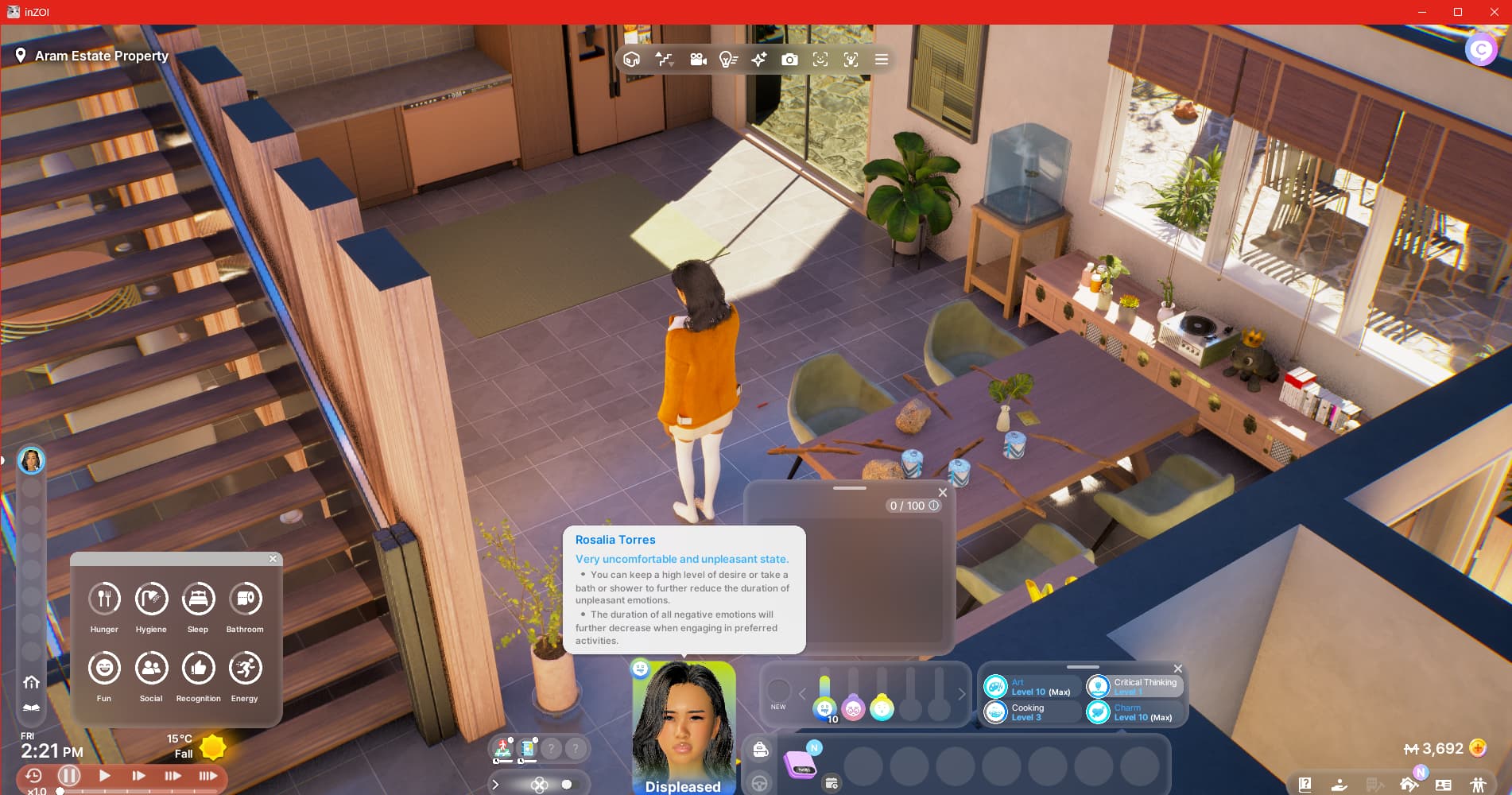Open the backpack inventory button
The width and height of the screenshot is (1512, 795).
coord(760,750)
